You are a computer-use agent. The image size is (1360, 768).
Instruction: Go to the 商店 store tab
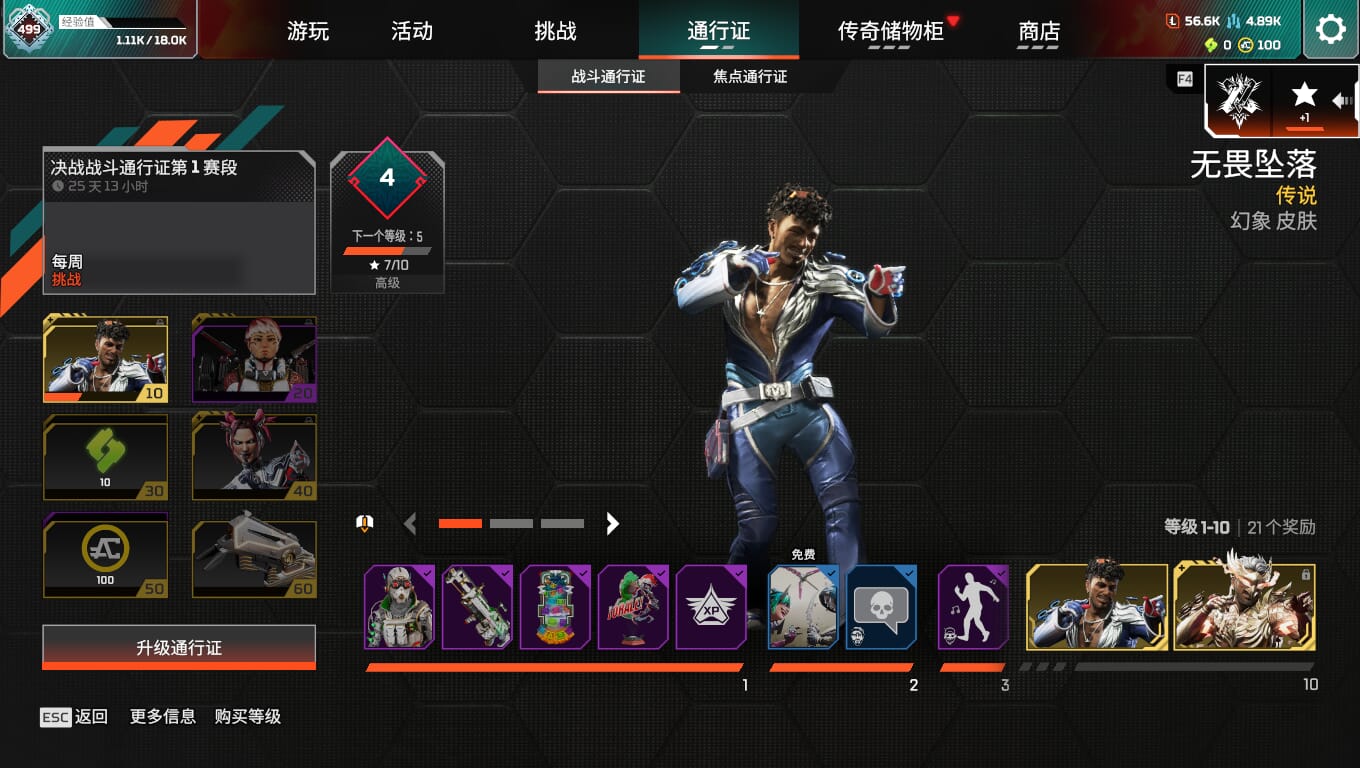point(1039,31)
